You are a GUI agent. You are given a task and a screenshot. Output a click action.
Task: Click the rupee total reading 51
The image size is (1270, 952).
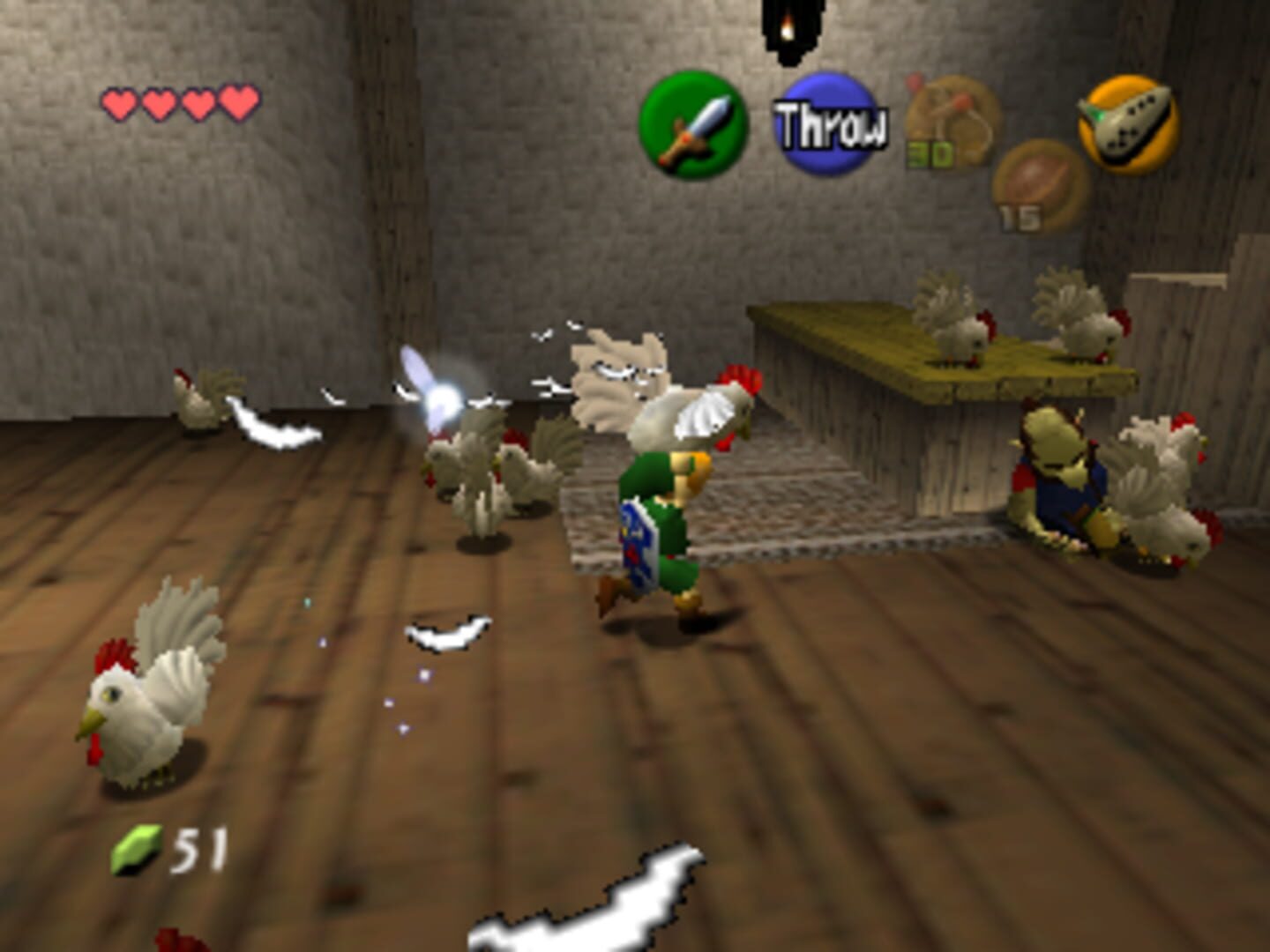pyautogui.click(x=198, y=849)
